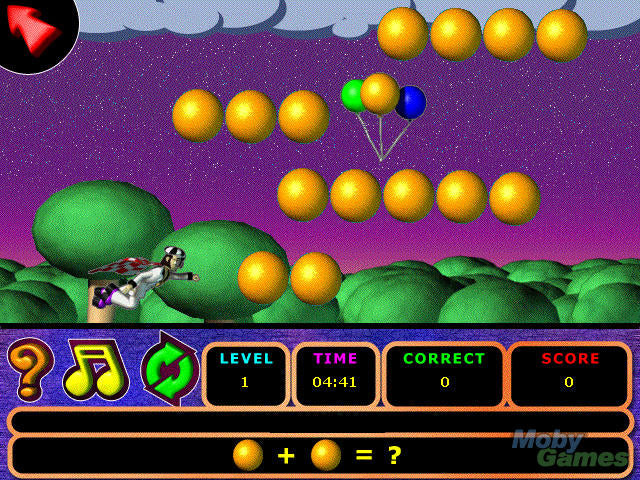
Task: Open help with the question mark icon
Action: [30, 368]
